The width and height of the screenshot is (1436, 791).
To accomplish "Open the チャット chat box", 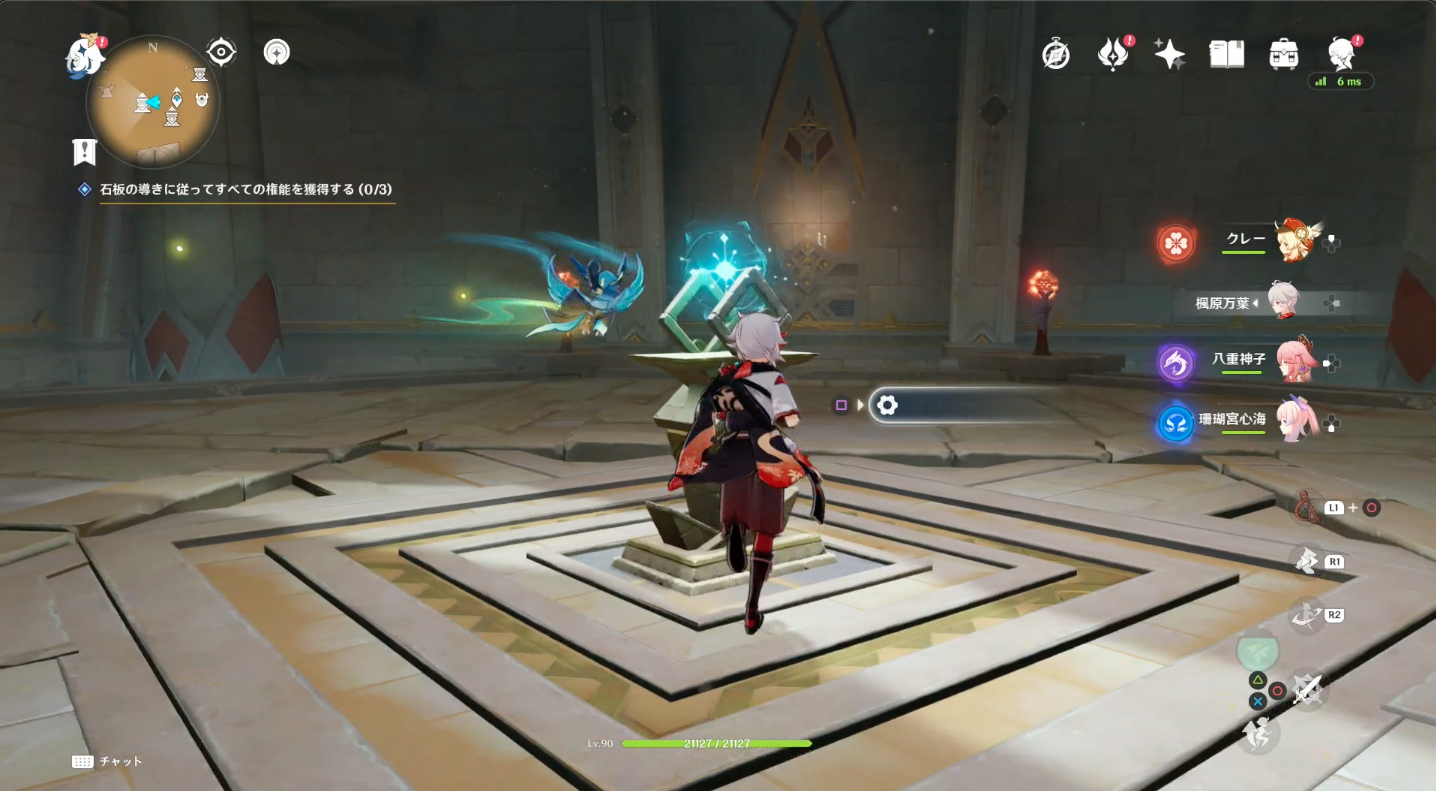I will 108,761.
